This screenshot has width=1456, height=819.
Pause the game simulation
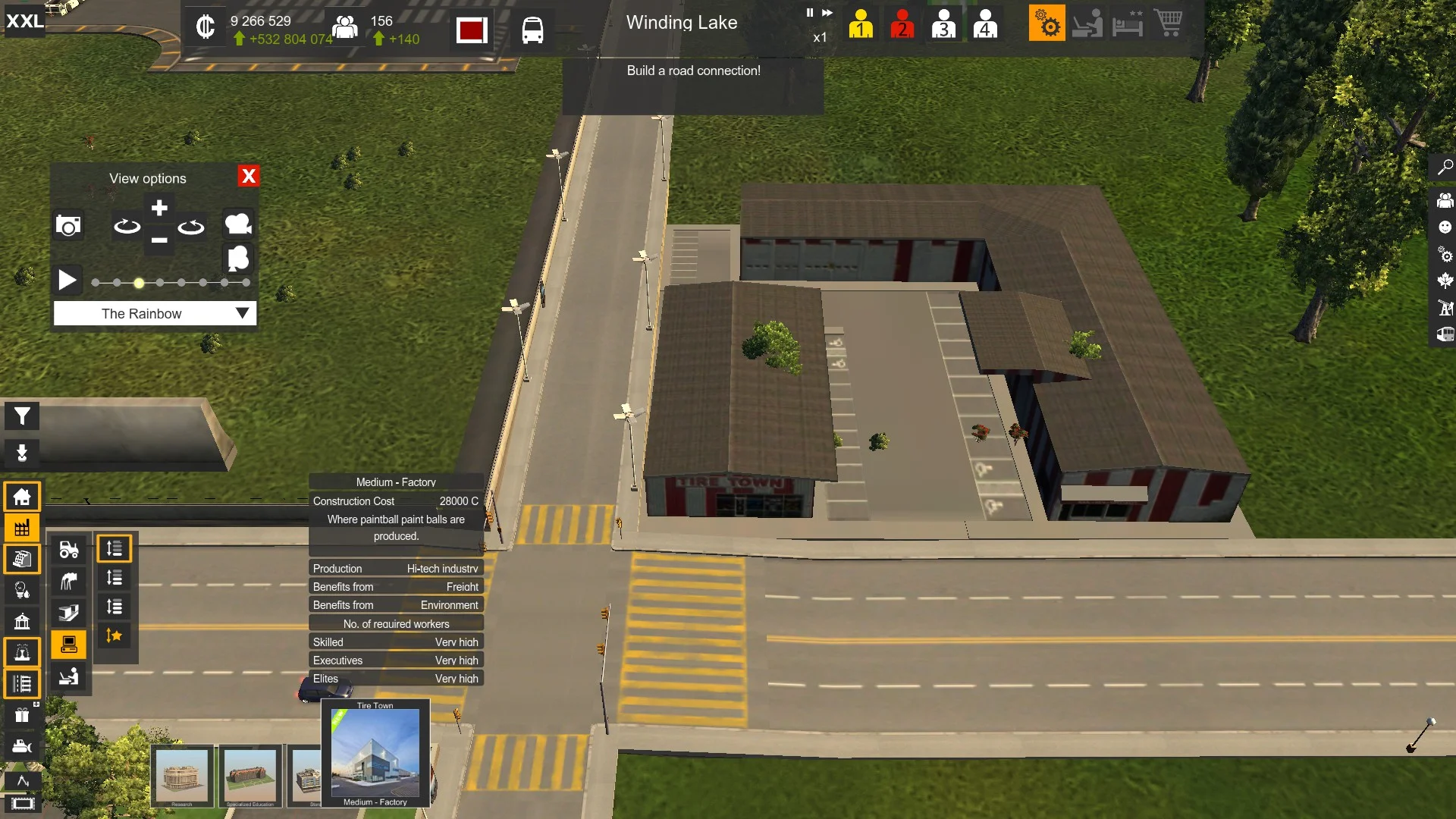pos(809,13)
